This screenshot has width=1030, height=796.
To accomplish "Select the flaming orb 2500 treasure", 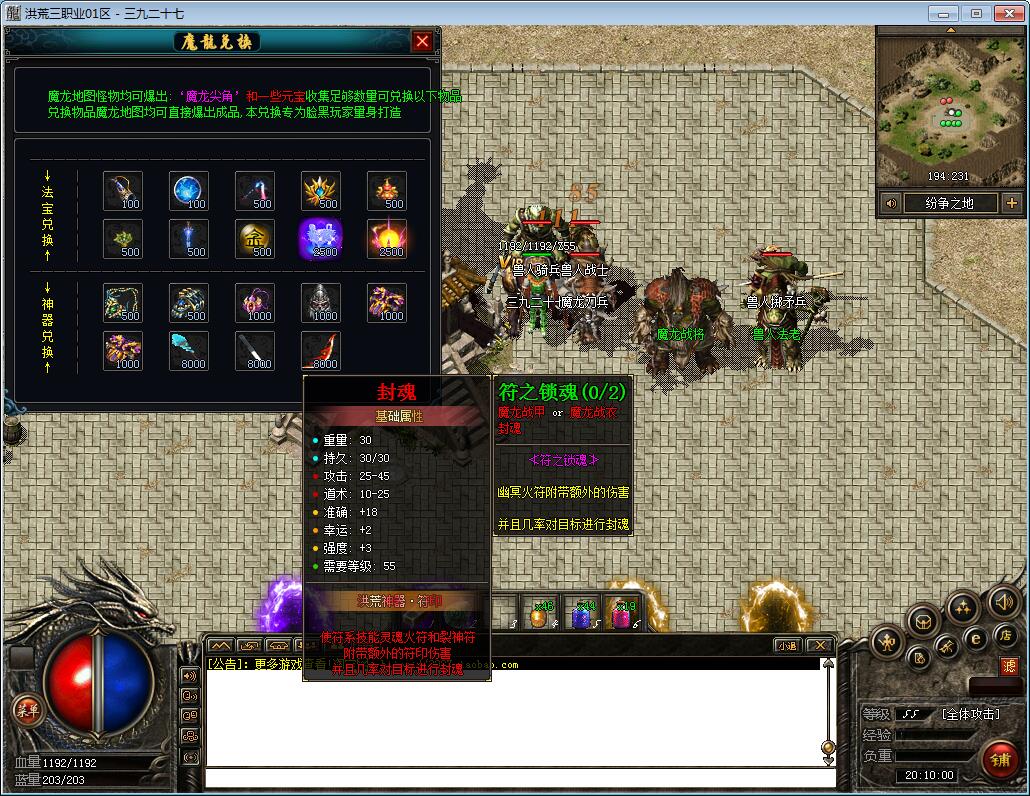I will coord(386,238).
